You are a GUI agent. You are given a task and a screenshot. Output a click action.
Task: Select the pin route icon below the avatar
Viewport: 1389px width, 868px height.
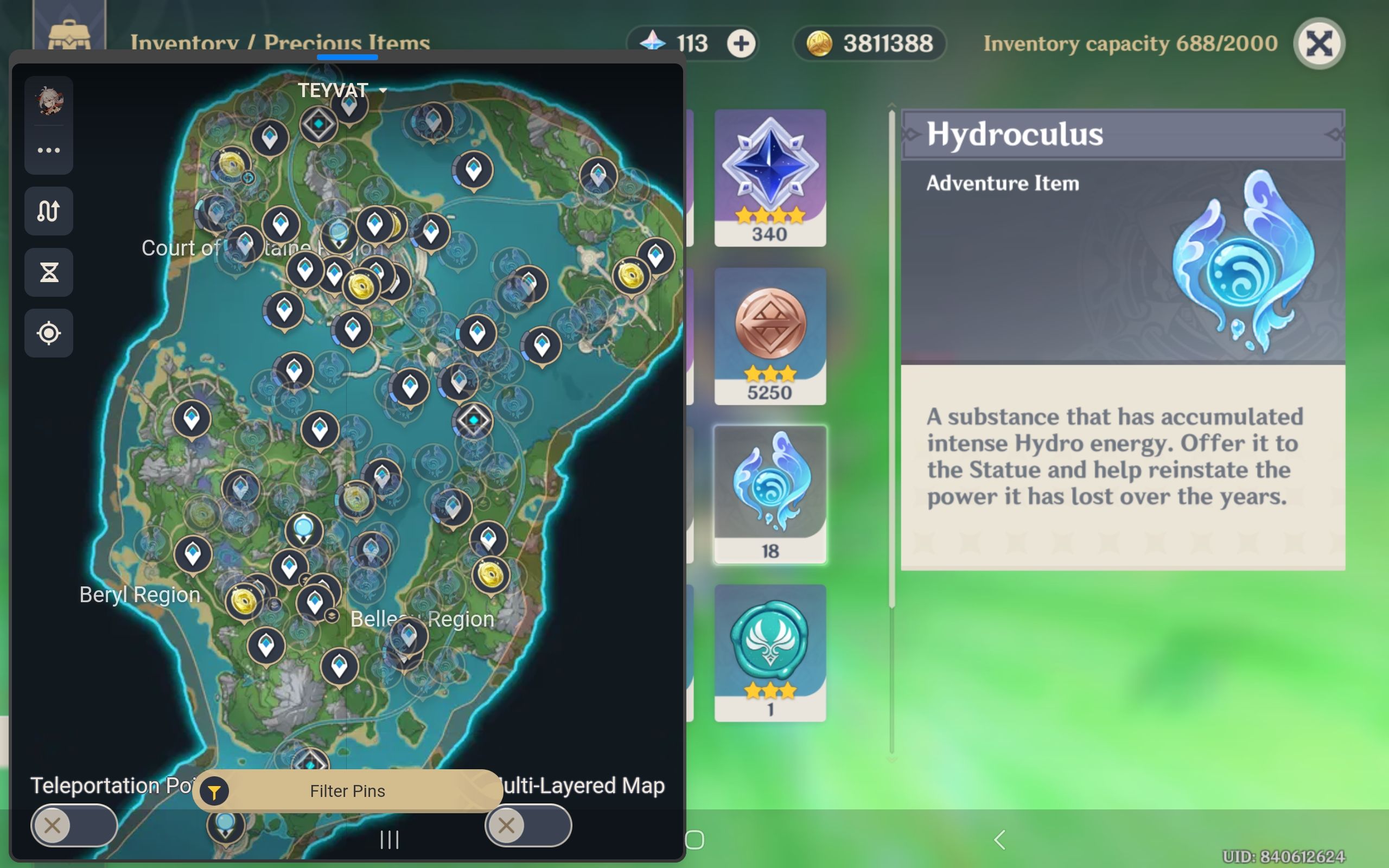point(49,211)
